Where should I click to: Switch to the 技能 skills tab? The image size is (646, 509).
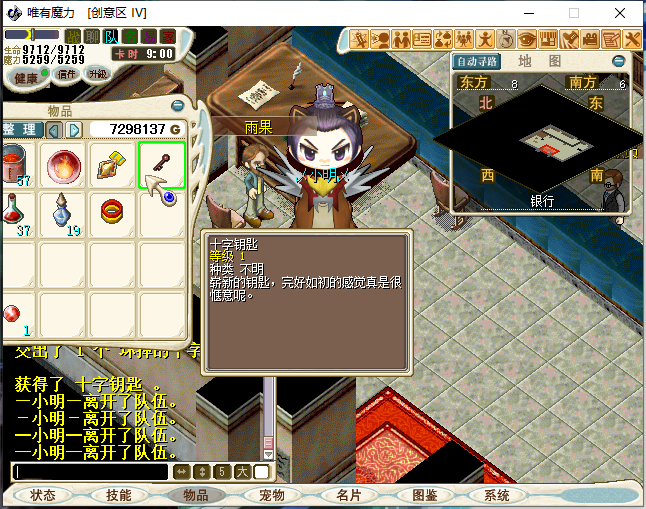tap(119, 495)
